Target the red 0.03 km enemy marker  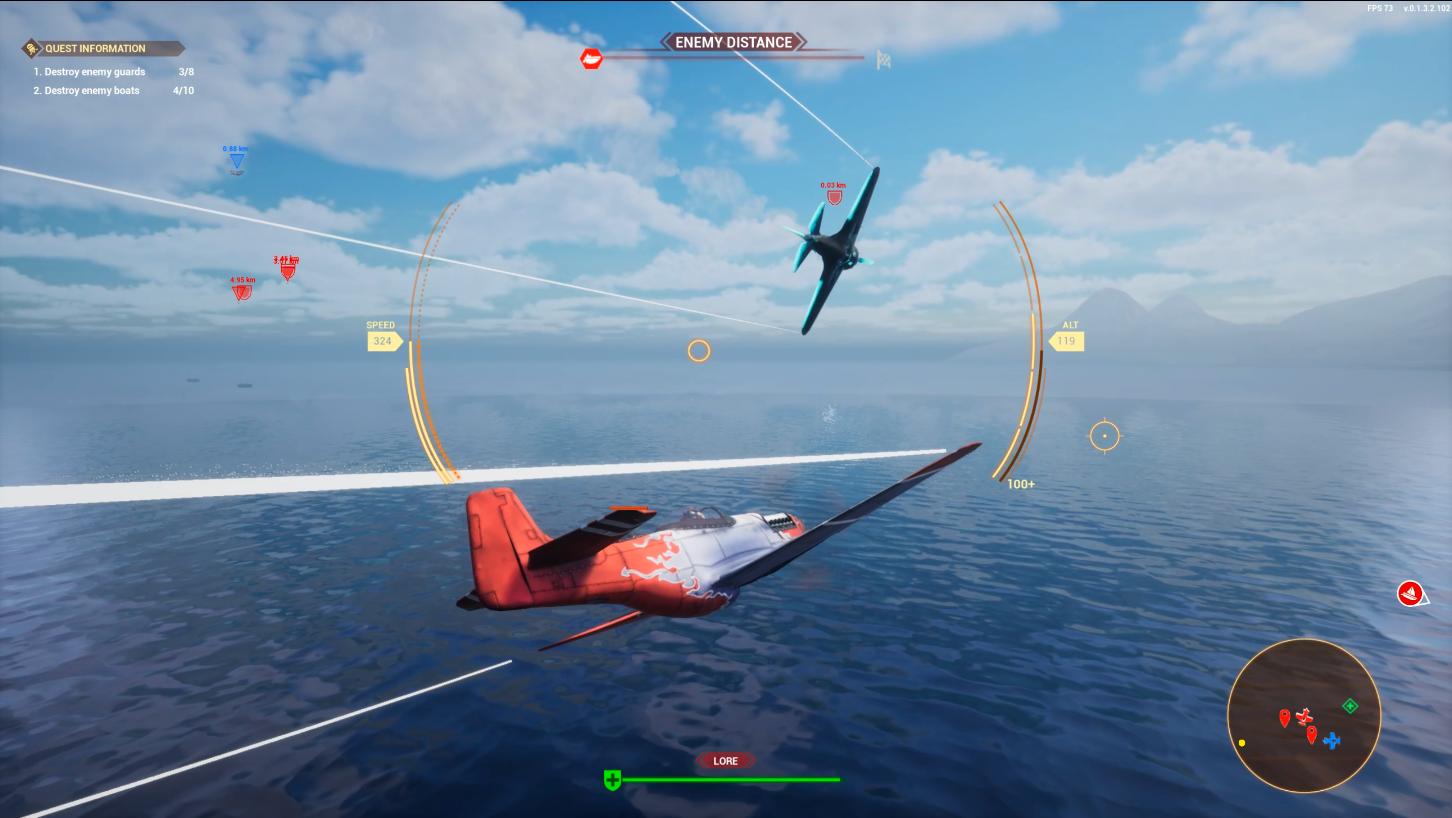tap(833, 197)
